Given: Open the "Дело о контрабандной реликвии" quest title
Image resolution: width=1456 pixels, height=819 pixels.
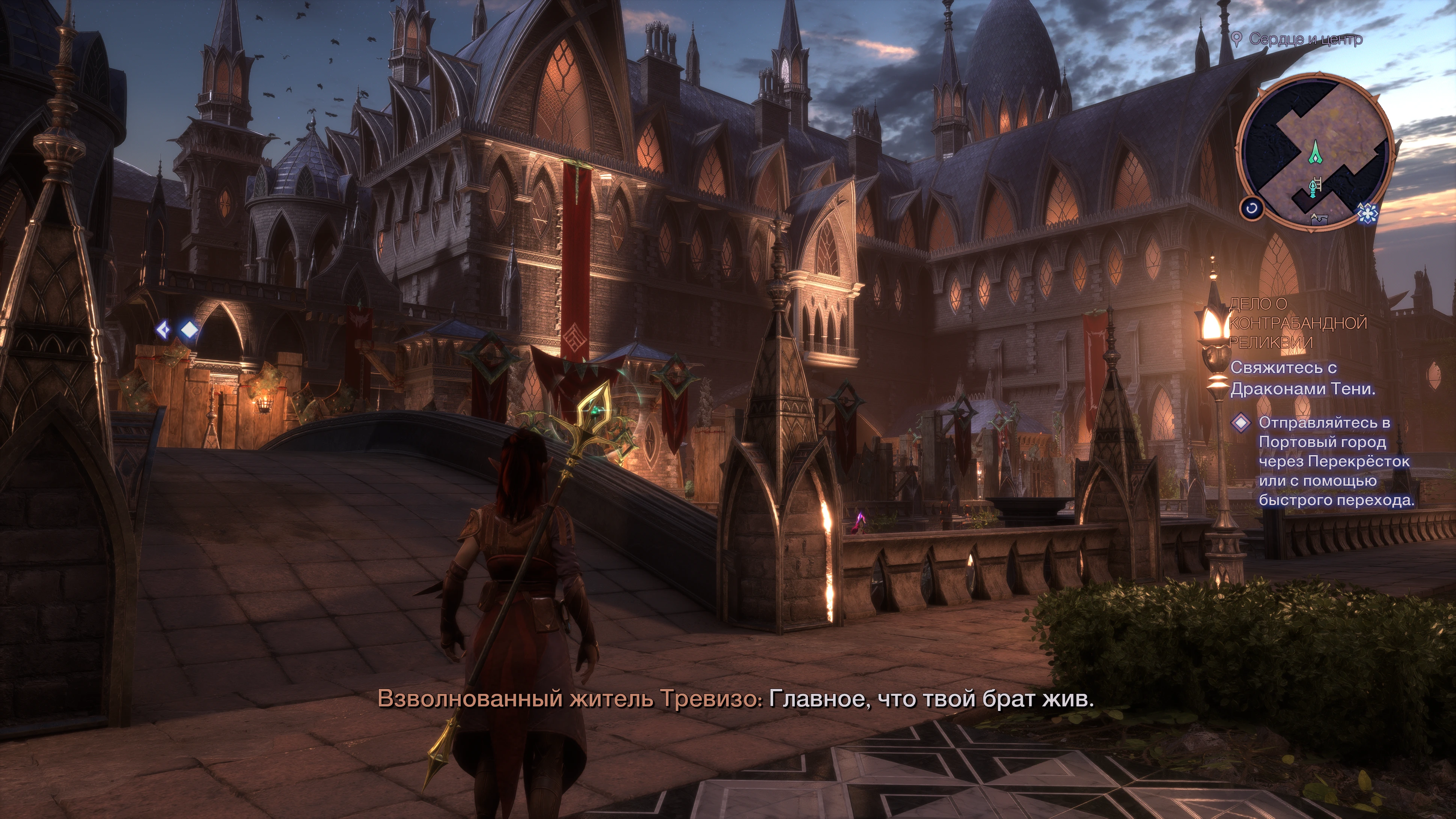Looking at the screenshot, I should click(1297, 323).
